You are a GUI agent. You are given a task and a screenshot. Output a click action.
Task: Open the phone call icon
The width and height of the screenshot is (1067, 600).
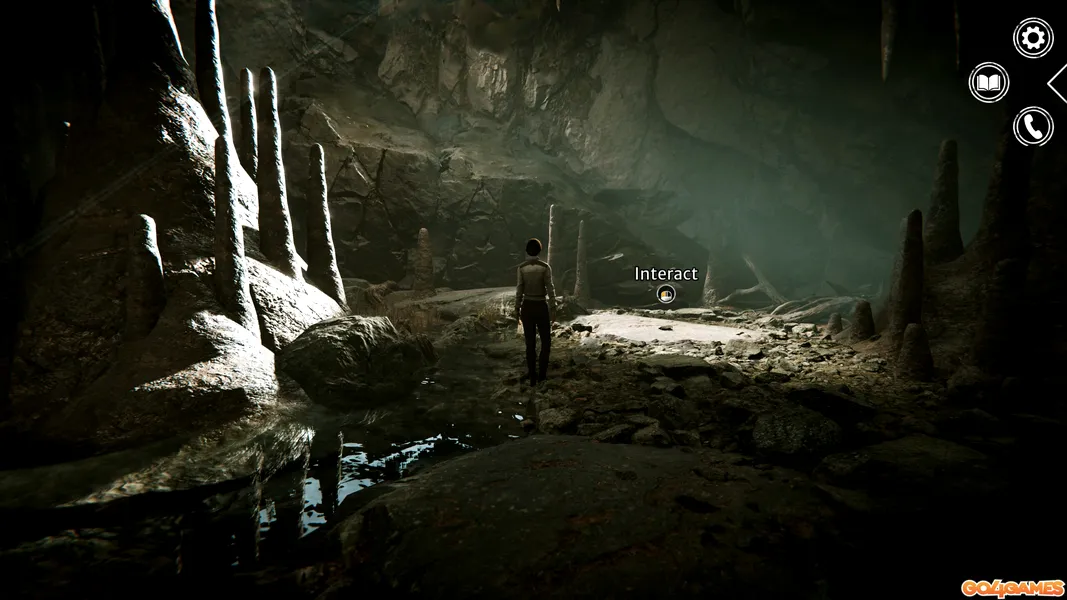1033,127
